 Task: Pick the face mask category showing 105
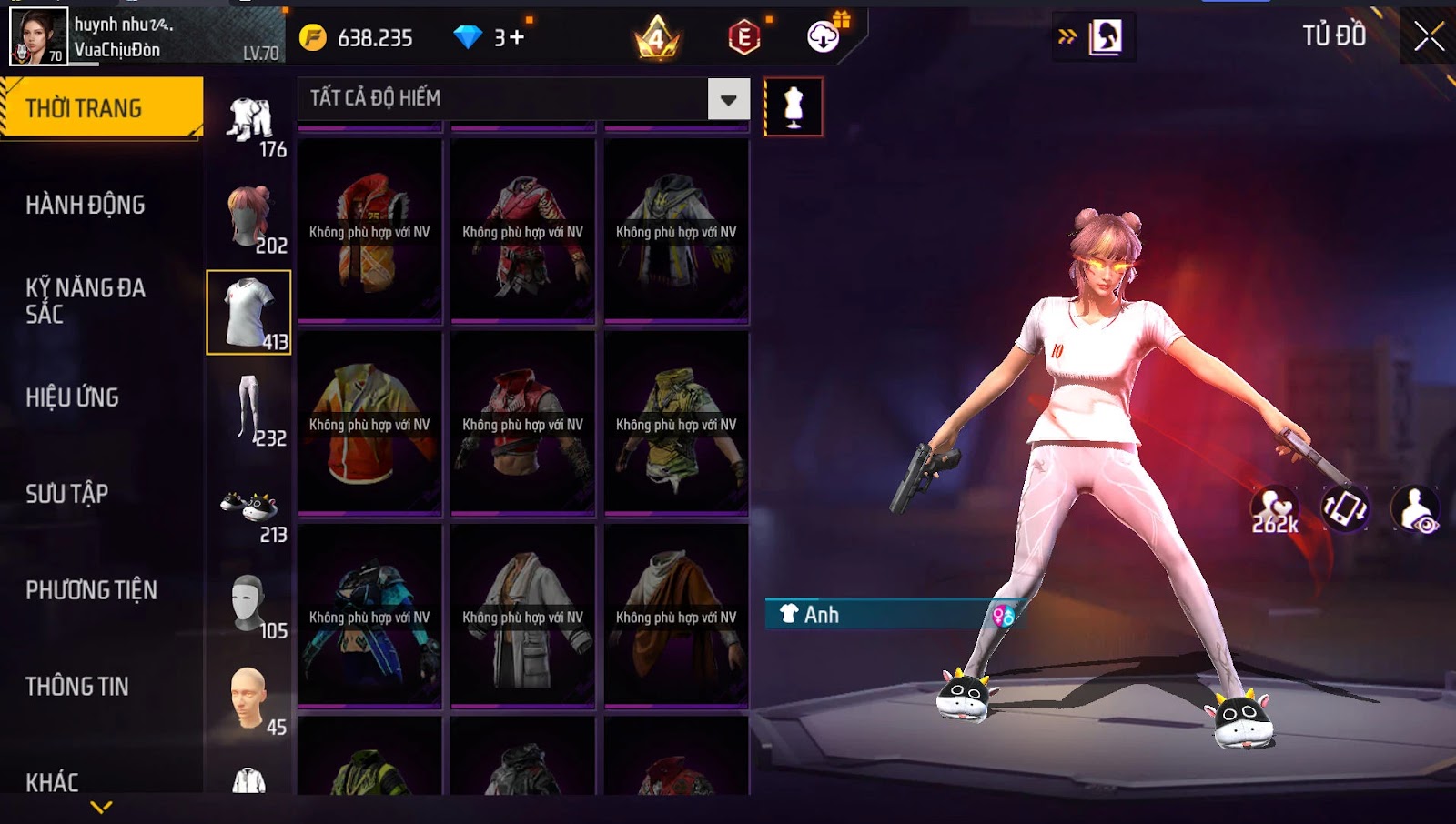tap(250, 605)
